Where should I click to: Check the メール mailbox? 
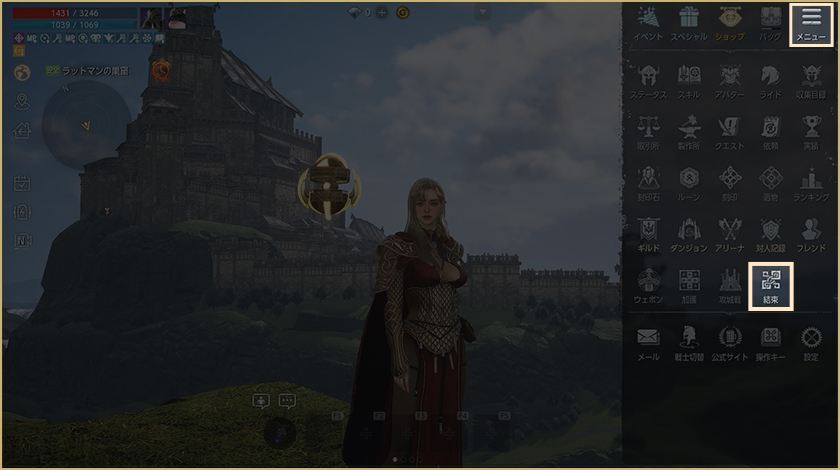[648, 342]
